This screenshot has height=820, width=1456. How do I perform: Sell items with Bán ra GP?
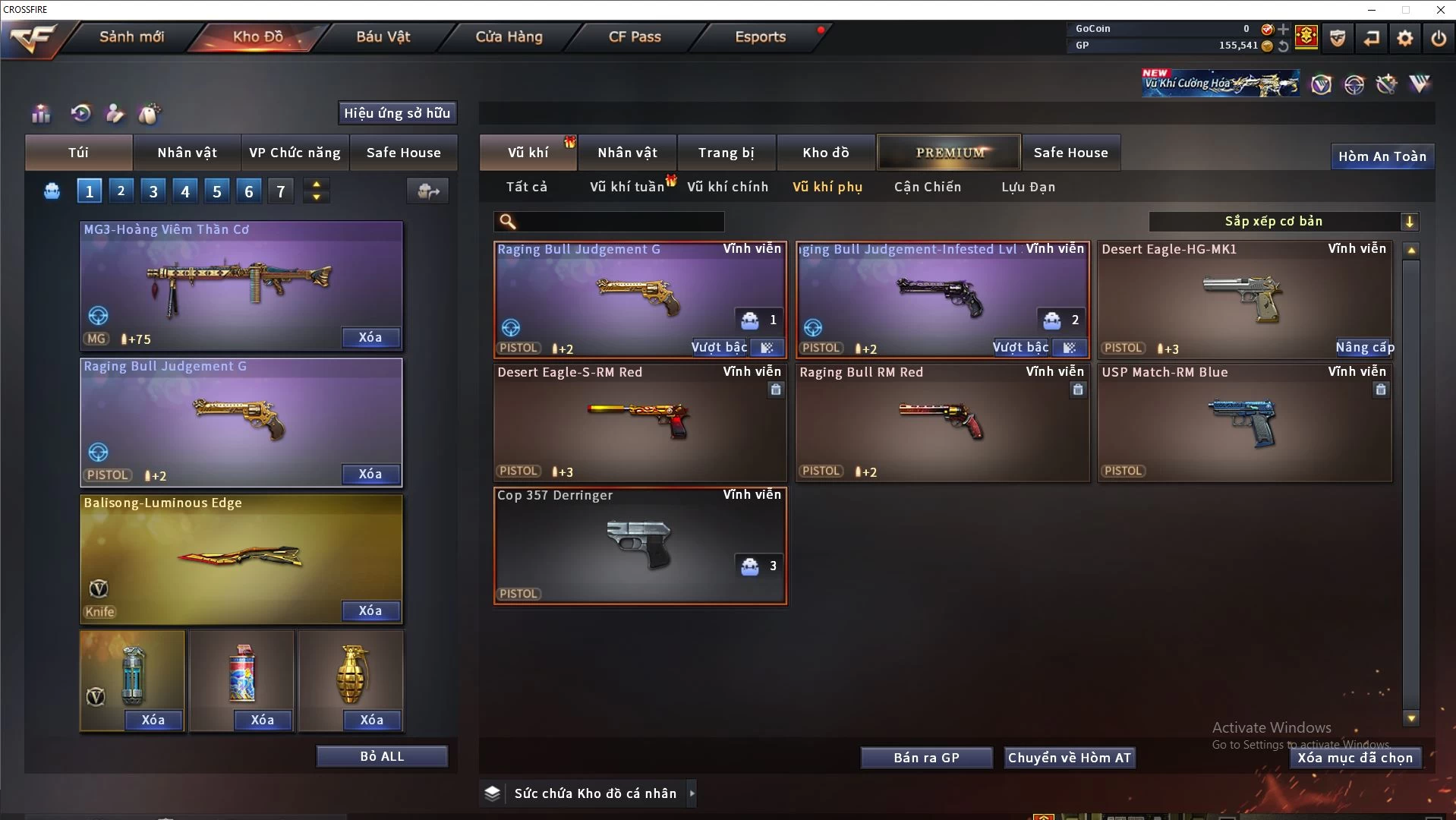tap(926, 758)
